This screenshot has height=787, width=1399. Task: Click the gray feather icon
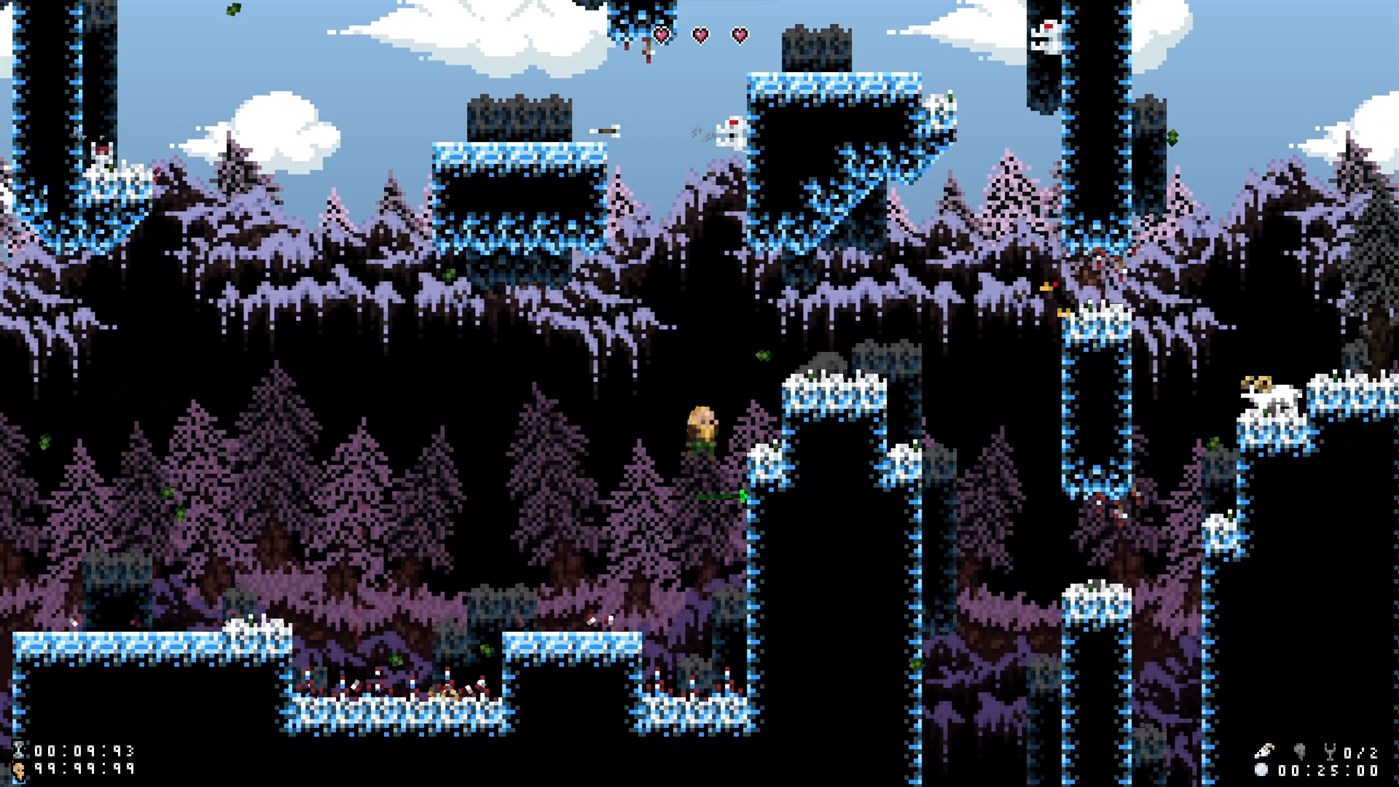(x=1300, y=752)
